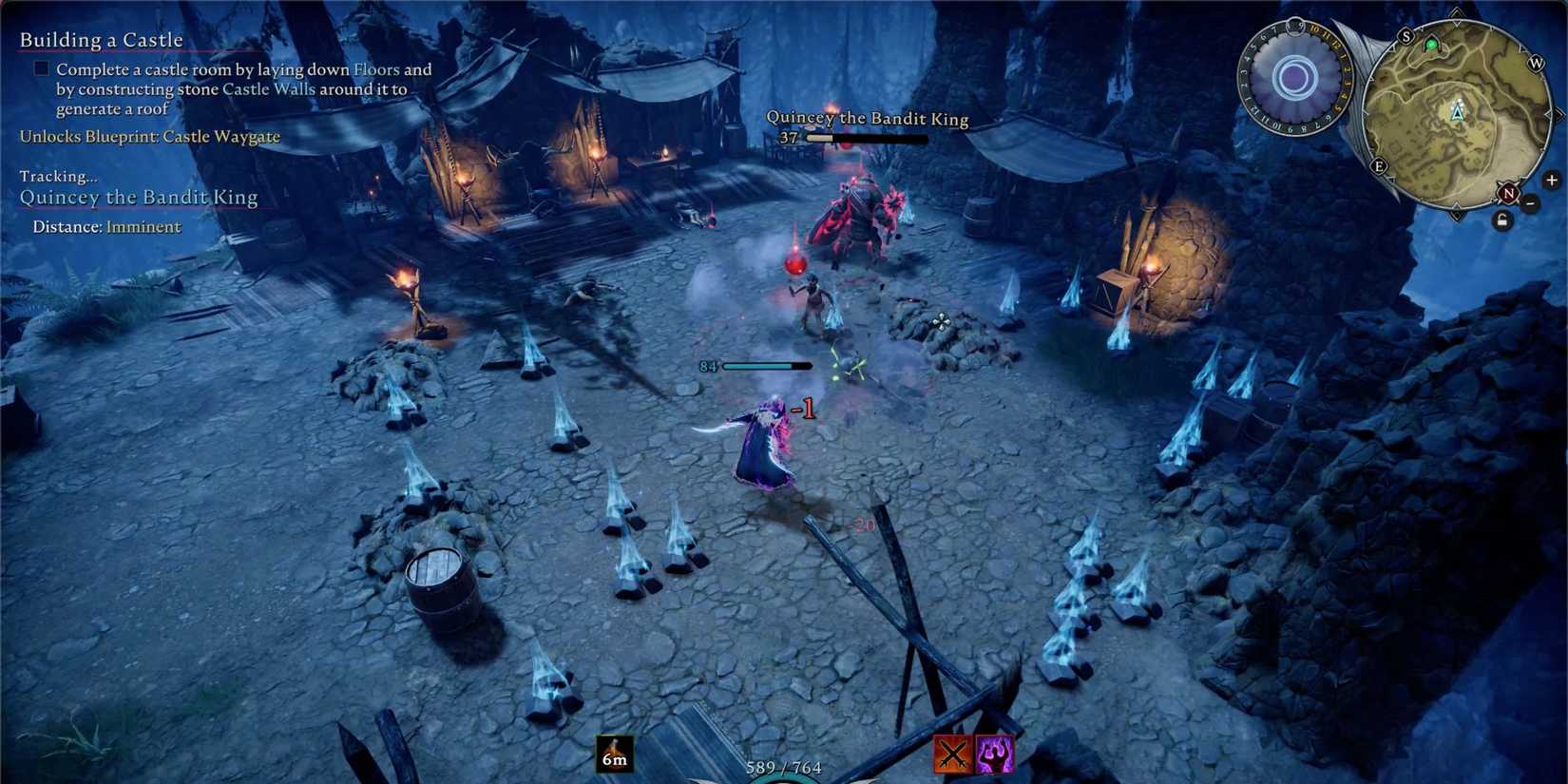1568x784 pixels.
Task: Click the N compass rose on the minimap
Action: point(1509,192)
